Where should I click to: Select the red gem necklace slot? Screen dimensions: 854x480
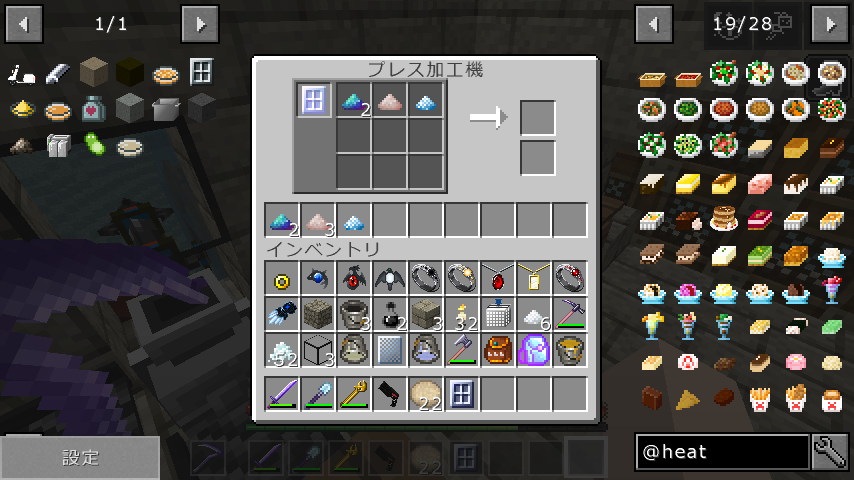497,278
